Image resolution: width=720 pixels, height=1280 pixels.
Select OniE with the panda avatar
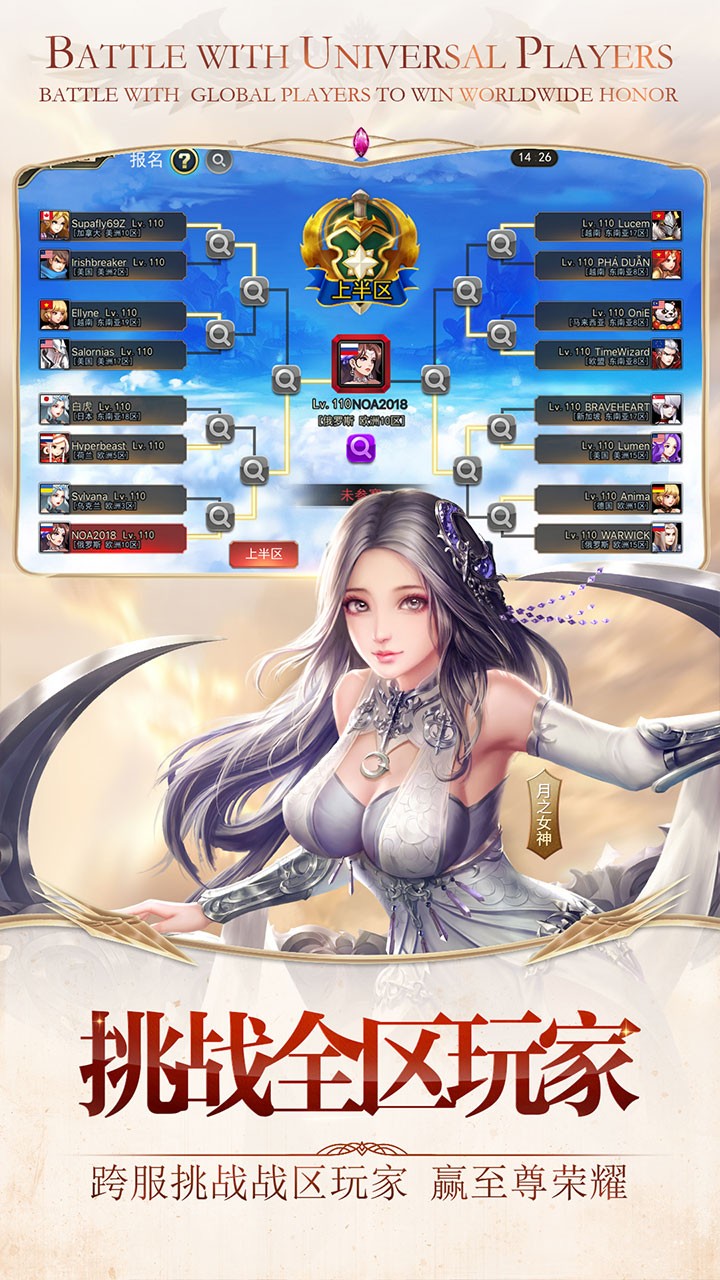[607, 316]
